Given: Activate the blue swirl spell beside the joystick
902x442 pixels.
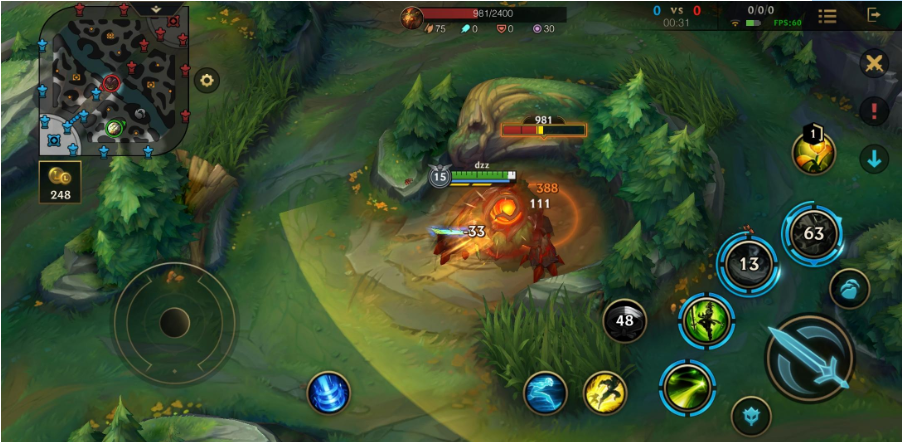Looking at the screenshot, I should click(x=328, y=392).
